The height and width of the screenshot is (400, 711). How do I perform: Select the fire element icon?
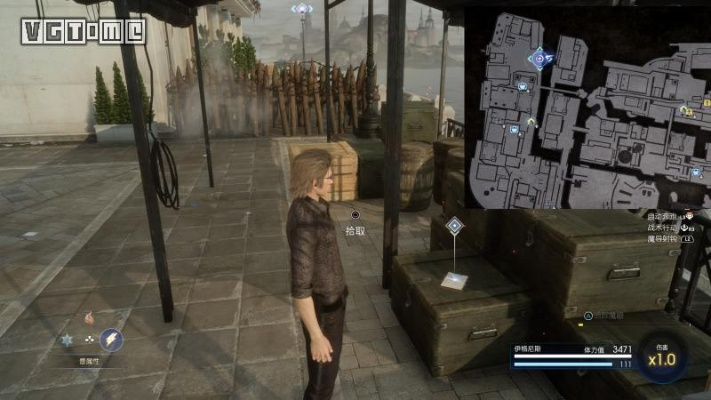coord(88,319)
